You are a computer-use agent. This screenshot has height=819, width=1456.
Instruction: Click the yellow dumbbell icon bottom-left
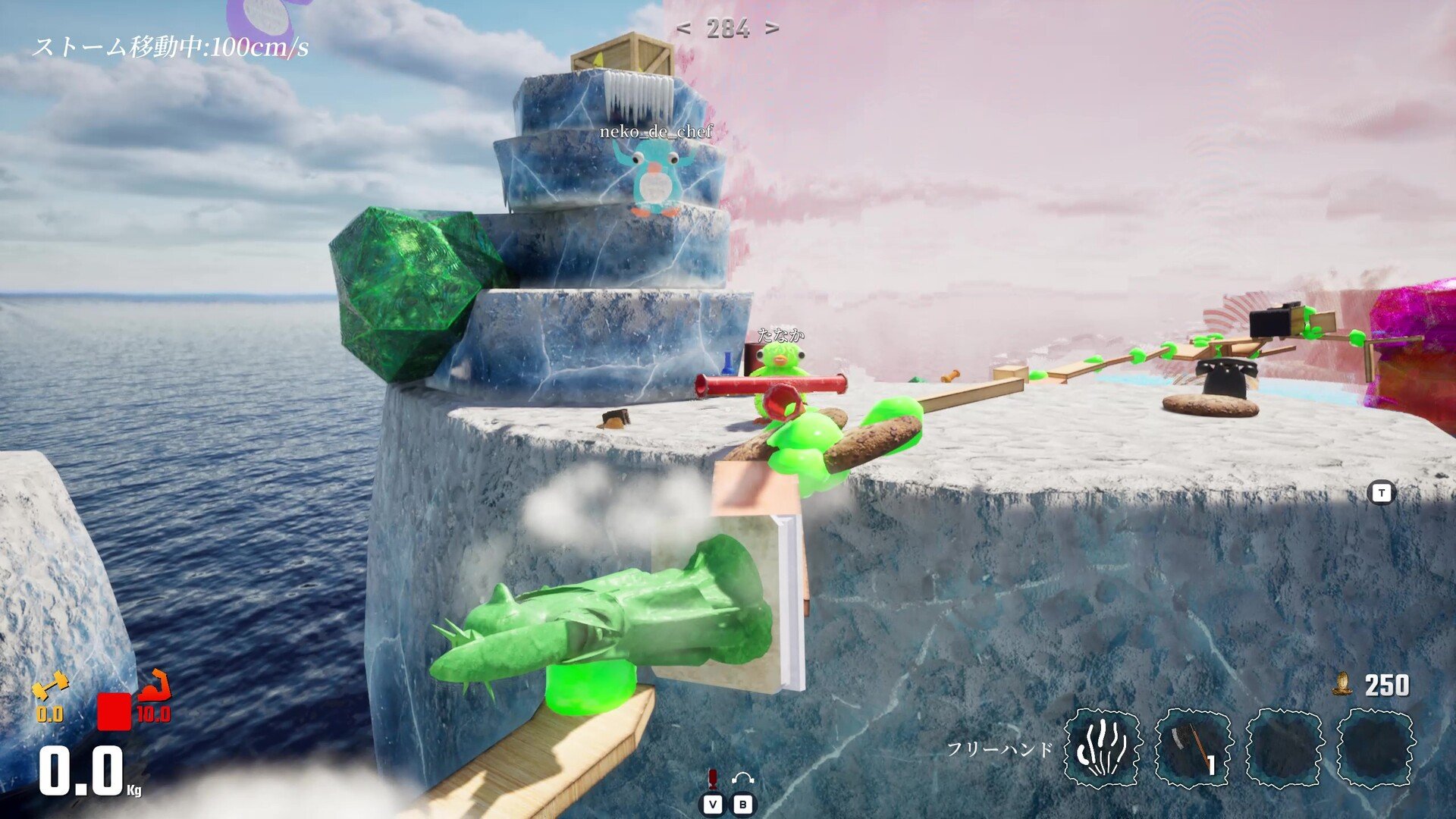tap(49, 686)
